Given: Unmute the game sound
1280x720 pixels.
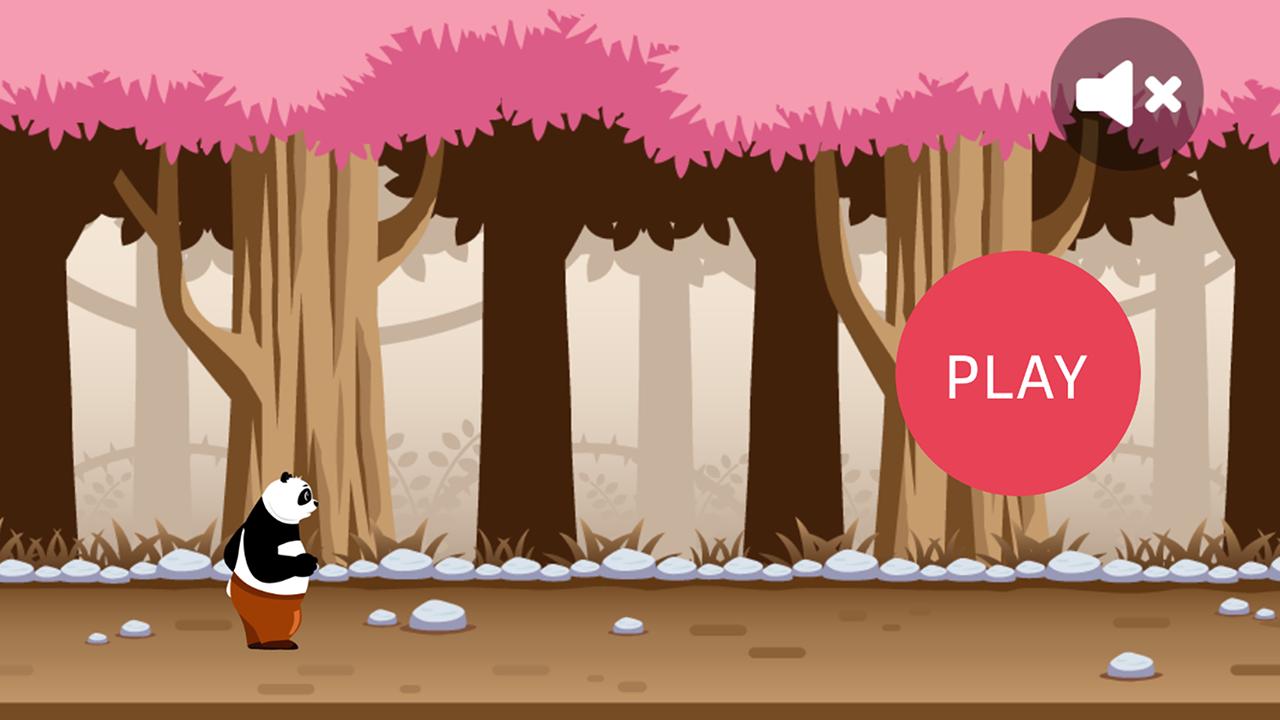Looking at the screenshot, I should click(x=1125, y=92).
